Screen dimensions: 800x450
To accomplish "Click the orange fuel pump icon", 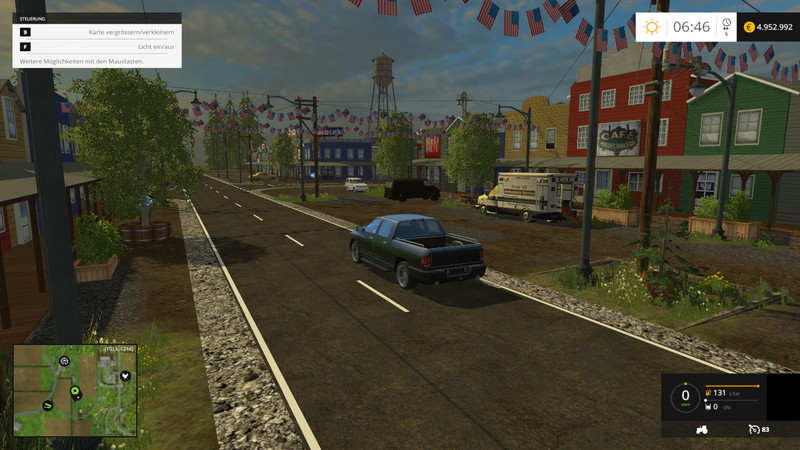I will click(709, 393).
